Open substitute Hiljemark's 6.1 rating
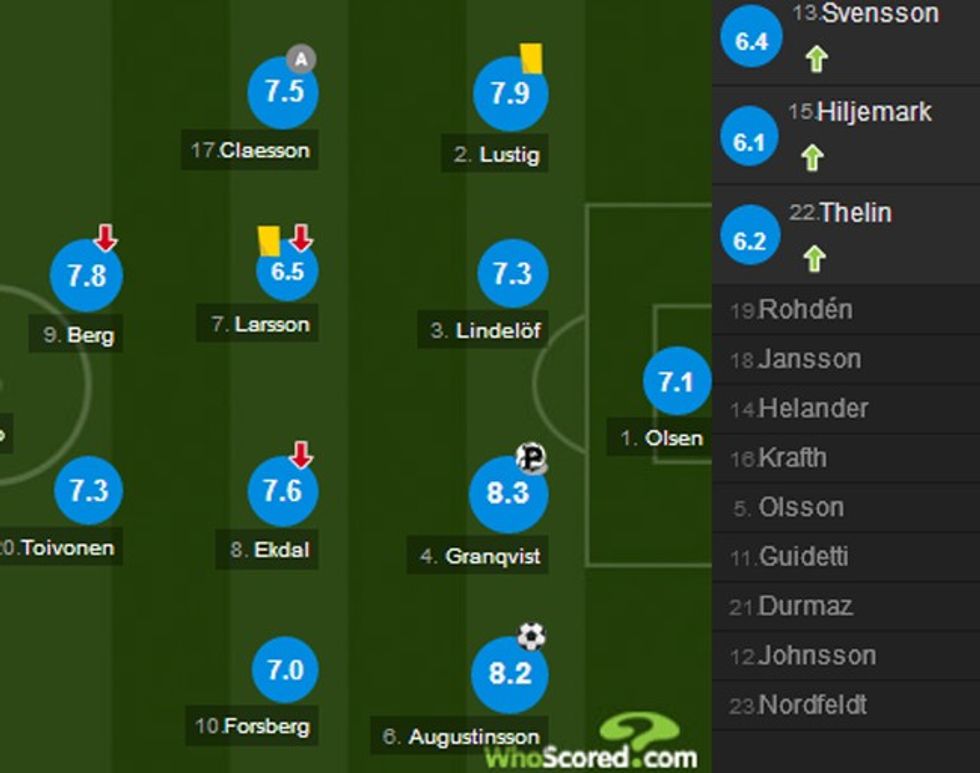 coord(749,143)
